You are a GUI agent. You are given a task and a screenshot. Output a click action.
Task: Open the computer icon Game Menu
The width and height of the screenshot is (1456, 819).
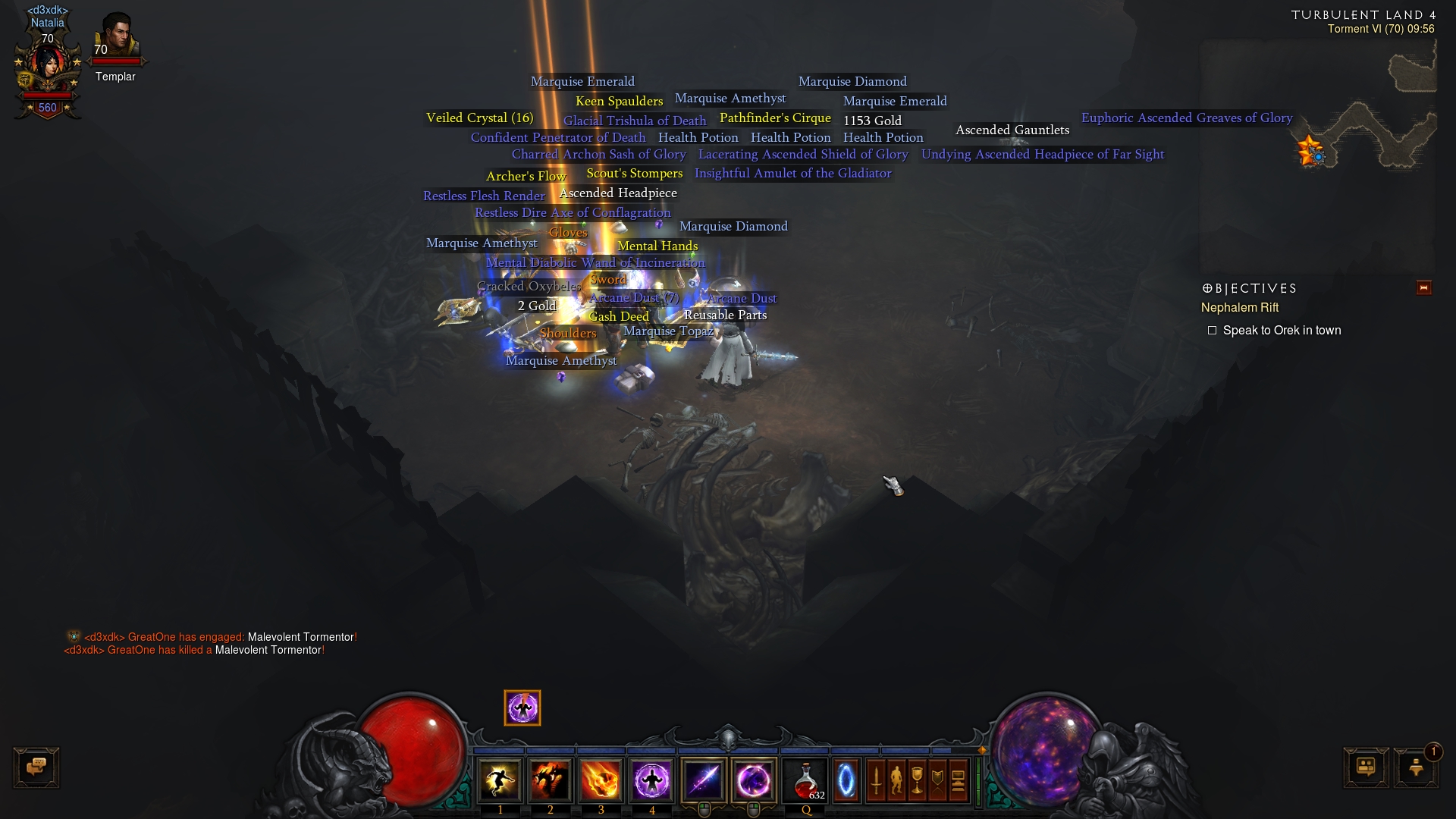958,780
